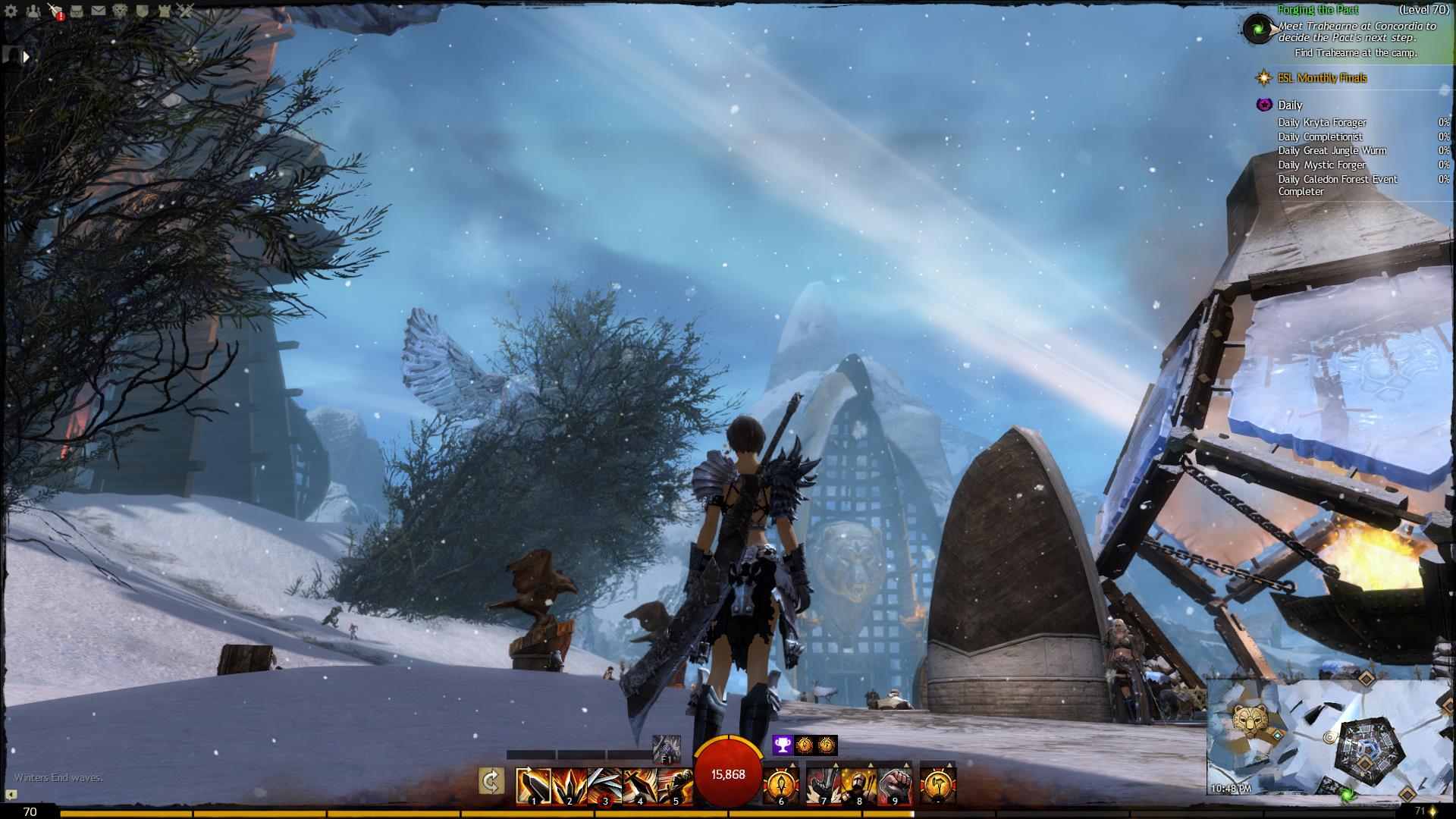Activate weapon skill 3 with crossed blades

click(x=604, y=786)
